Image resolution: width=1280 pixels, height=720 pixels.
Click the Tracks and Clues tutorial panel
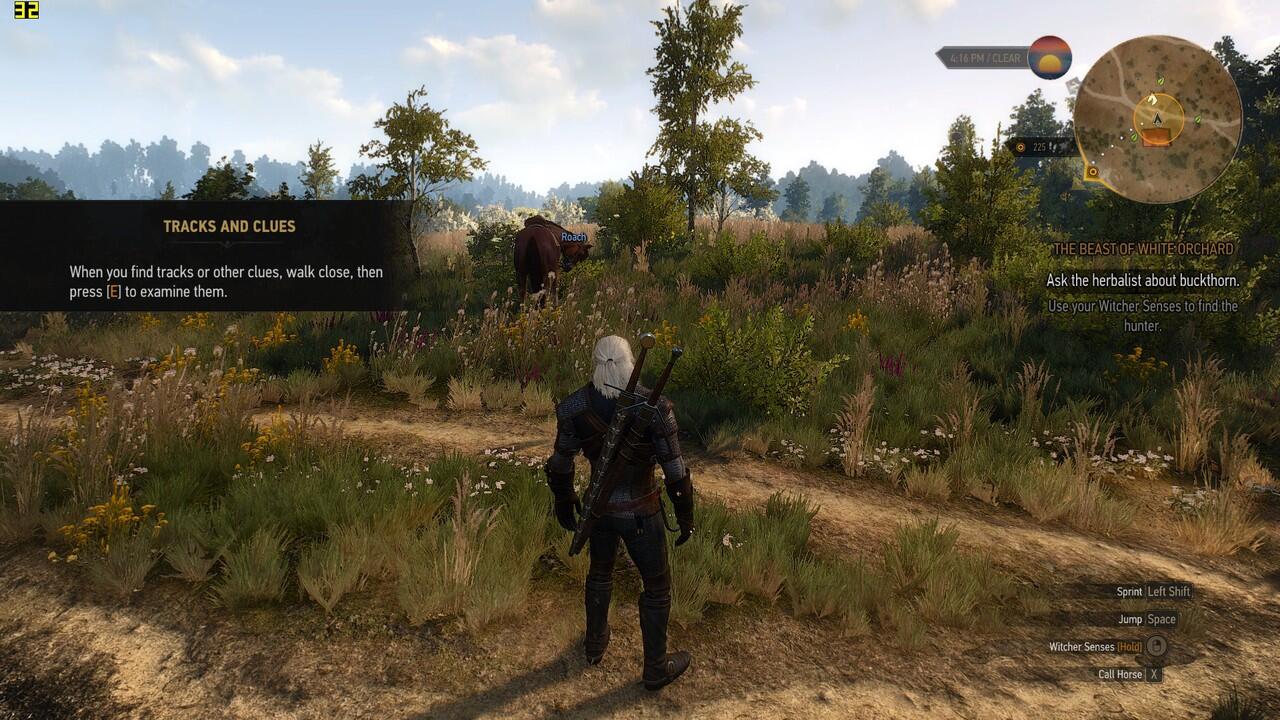[205, 256]
